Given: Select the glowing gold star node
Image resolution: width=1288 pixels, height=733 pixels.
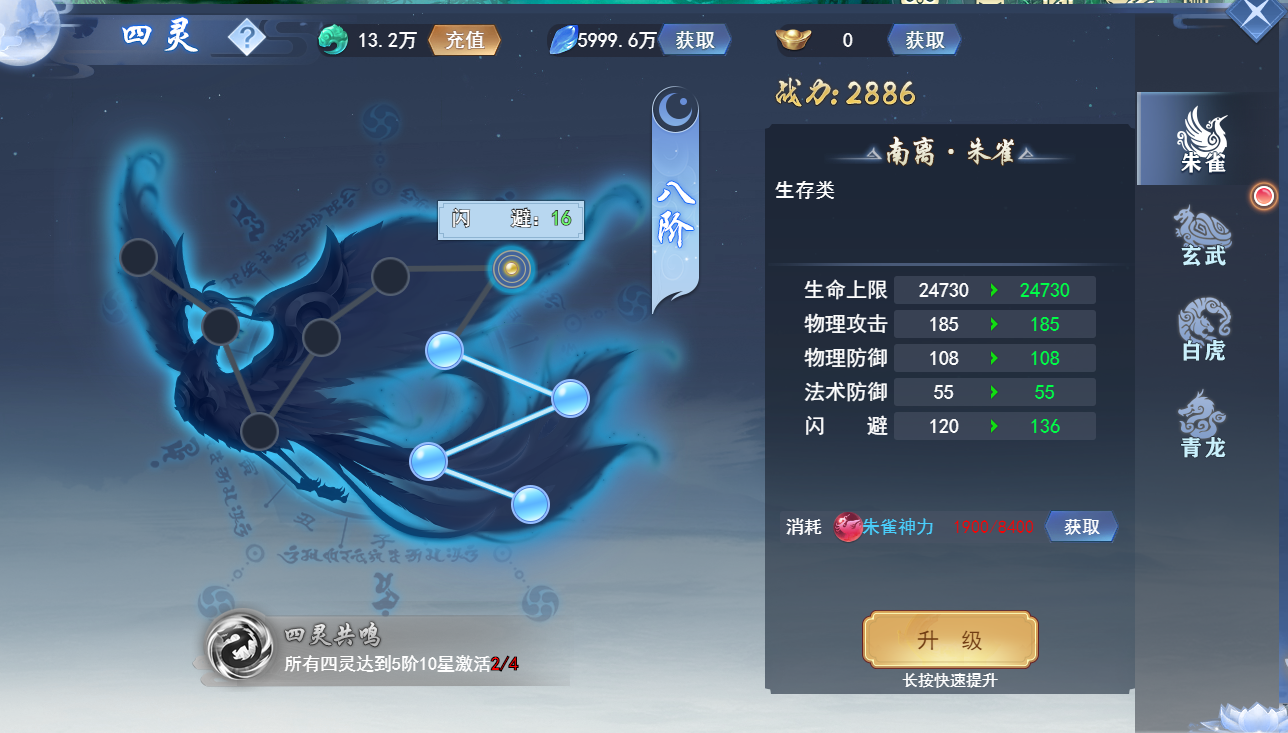Looking at the screenshot, I should [x=511, y=268].
